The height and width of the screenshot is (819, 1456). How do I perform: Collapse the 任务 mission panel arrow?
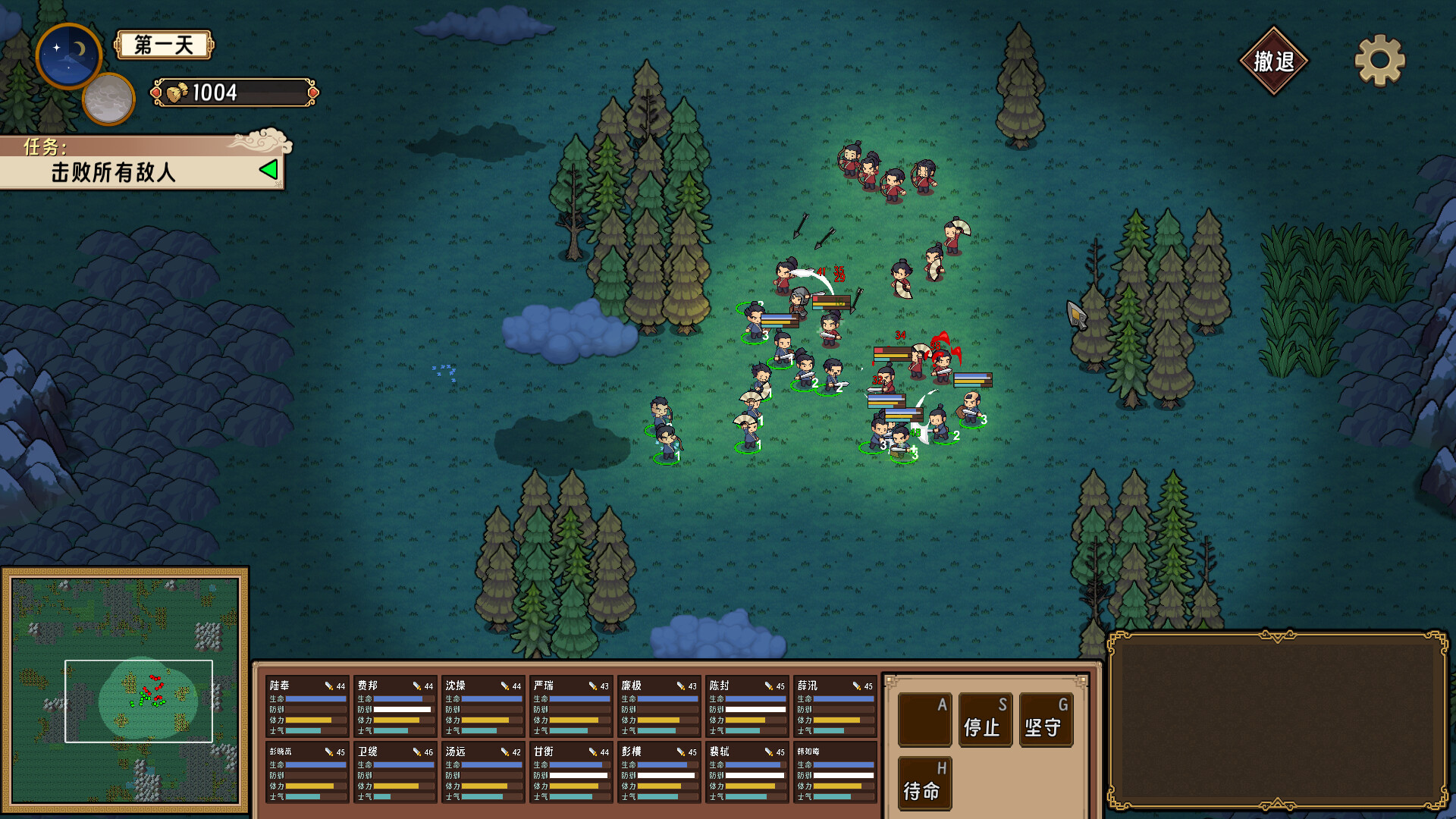tap(268, 170)
